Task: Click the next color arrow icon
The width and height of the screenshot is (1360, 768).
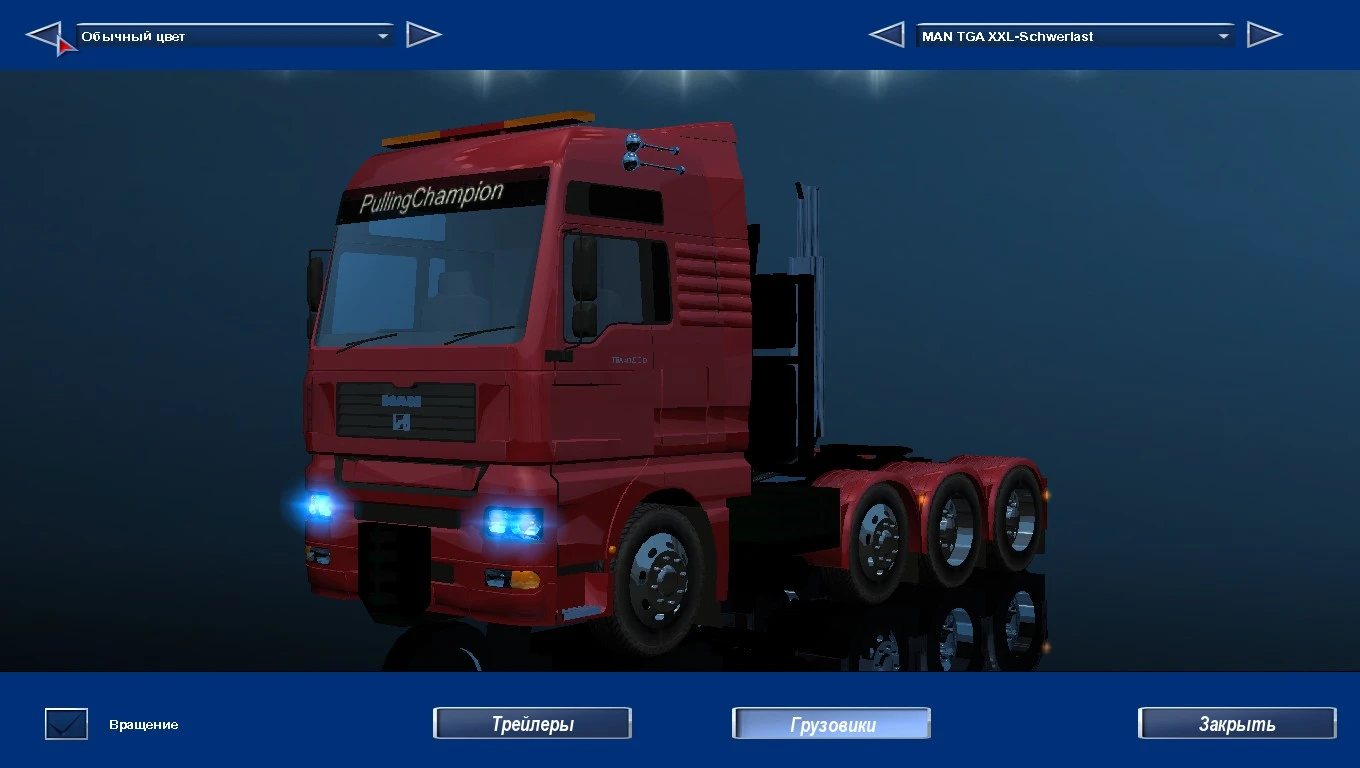Action: pos(424,33)
